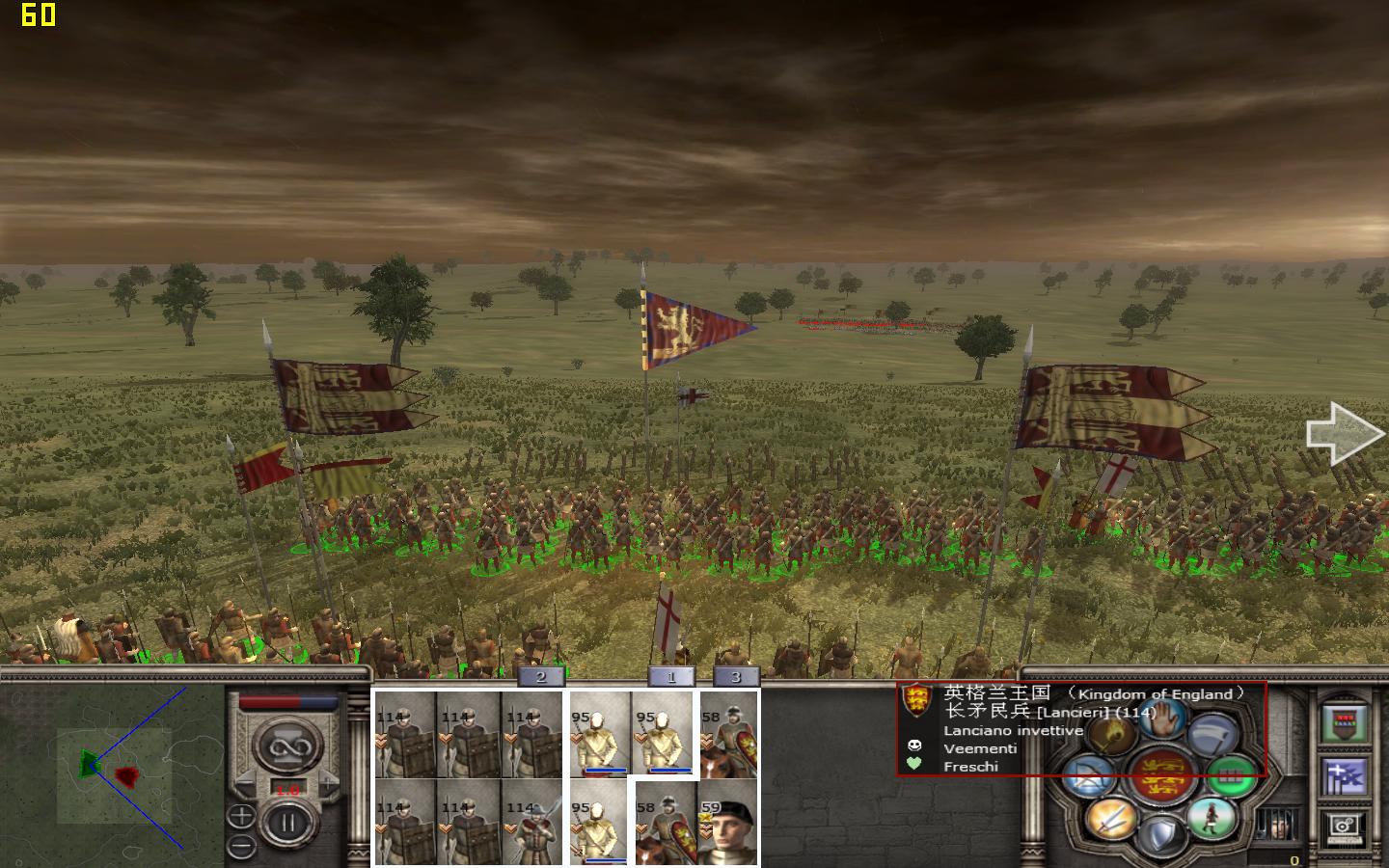Open the camera options icon bottom right
This screenshot has width=1389, height=868.
pos(1344,826)
